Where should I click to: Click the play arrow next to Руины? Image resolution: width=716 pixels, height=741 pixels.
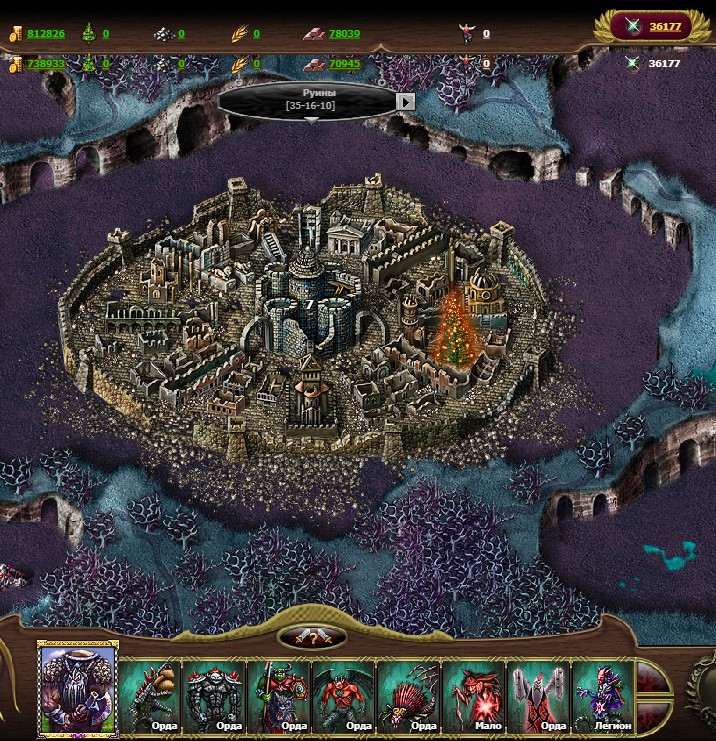[405, 101]
